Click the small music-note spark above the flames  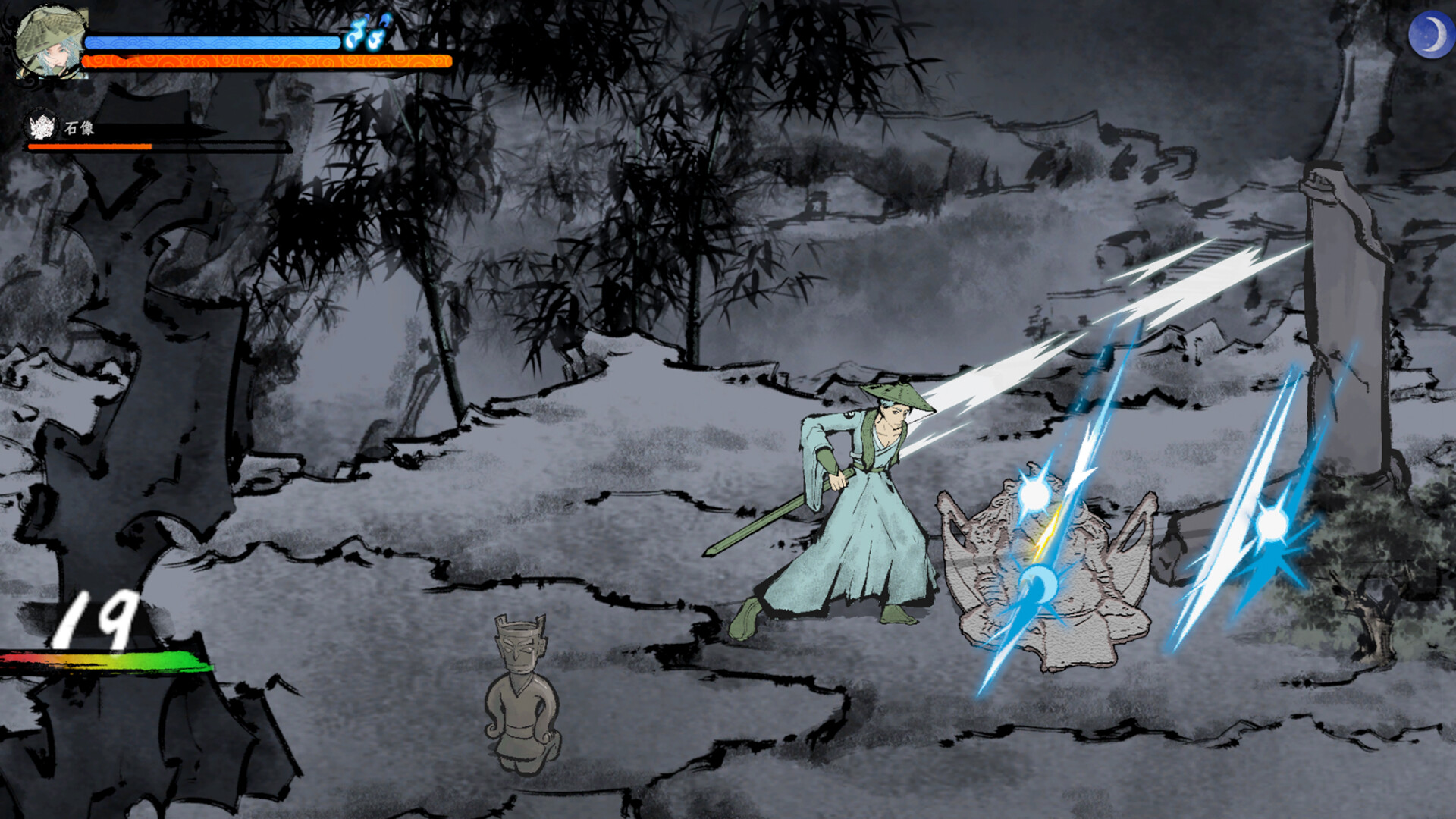point(384,20)
